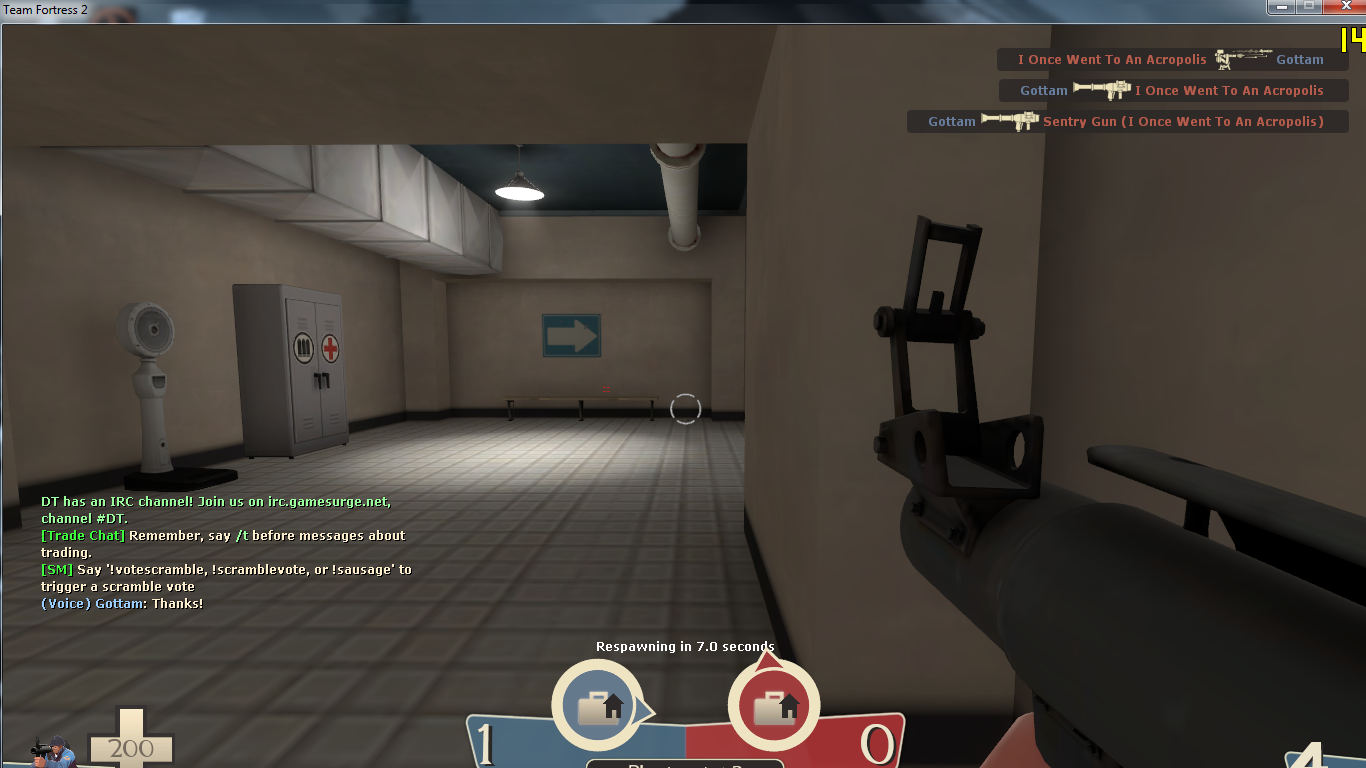Click Gottam's name in the voice chat line

[x=120, y=603]
